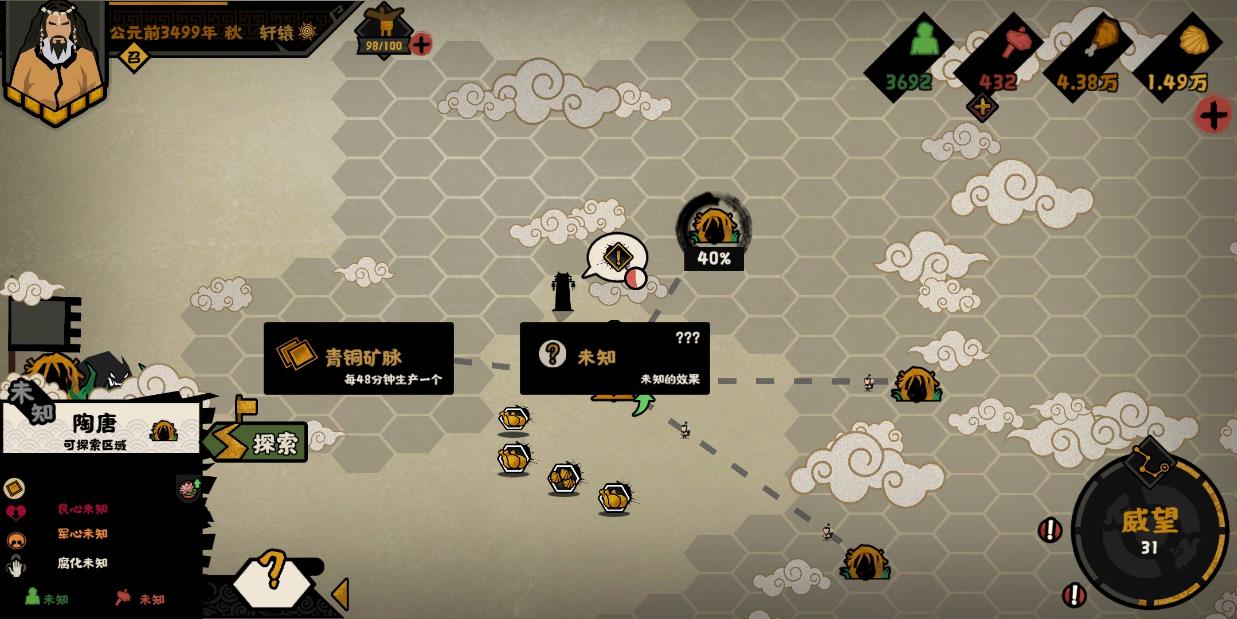Viewport: 1237px width, 619px height.
Task: Click the population 3692 icon
Action: [923, 41]
